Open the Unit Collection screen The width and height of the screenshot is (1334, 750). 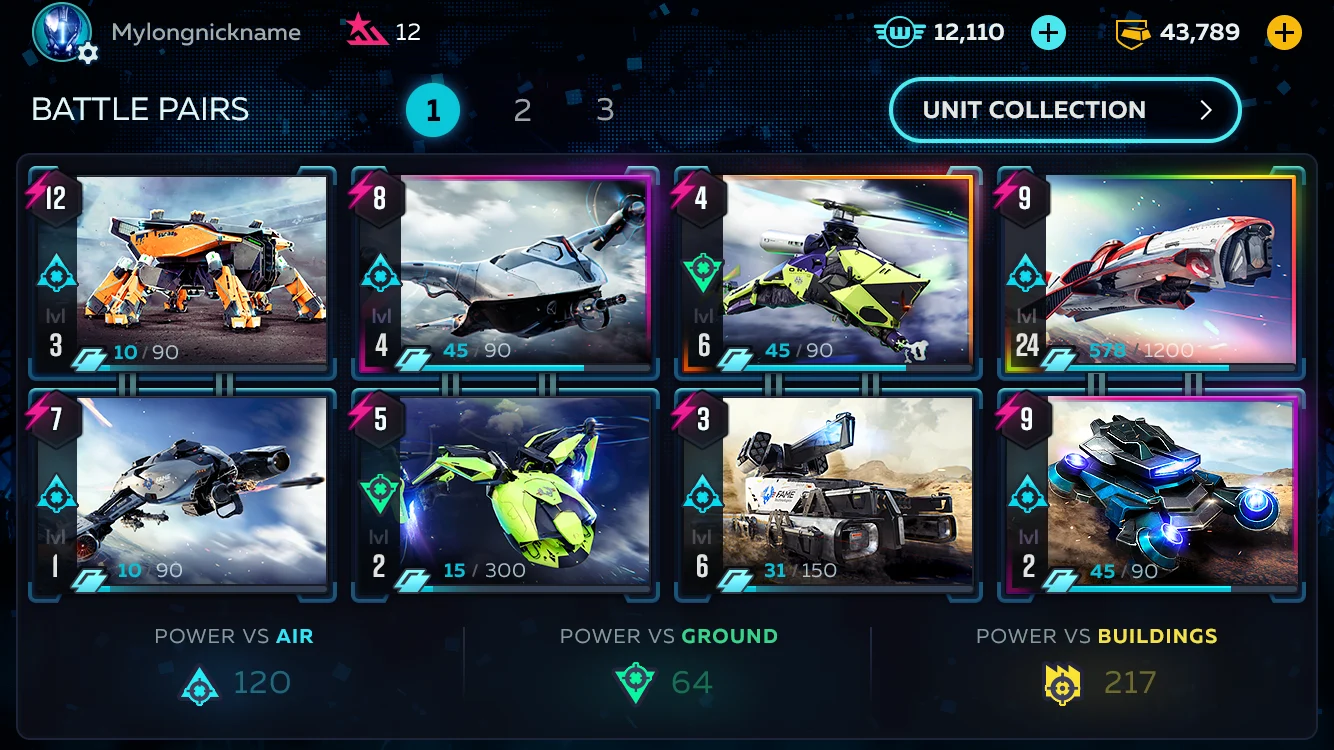tap(1064, 110)
